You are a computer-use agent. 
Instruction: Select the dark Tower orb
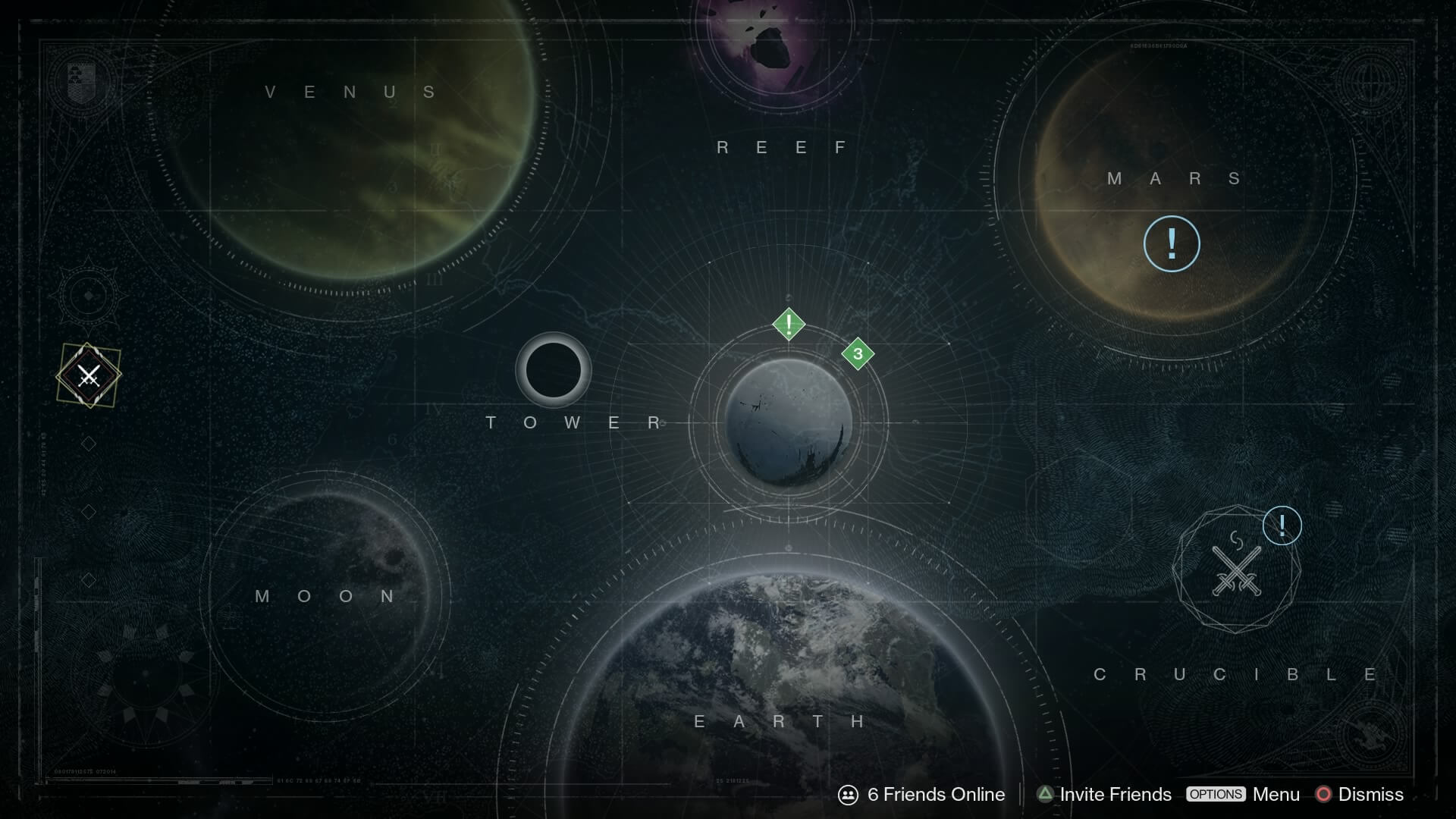pyautogui.click(x=553, y=370)
